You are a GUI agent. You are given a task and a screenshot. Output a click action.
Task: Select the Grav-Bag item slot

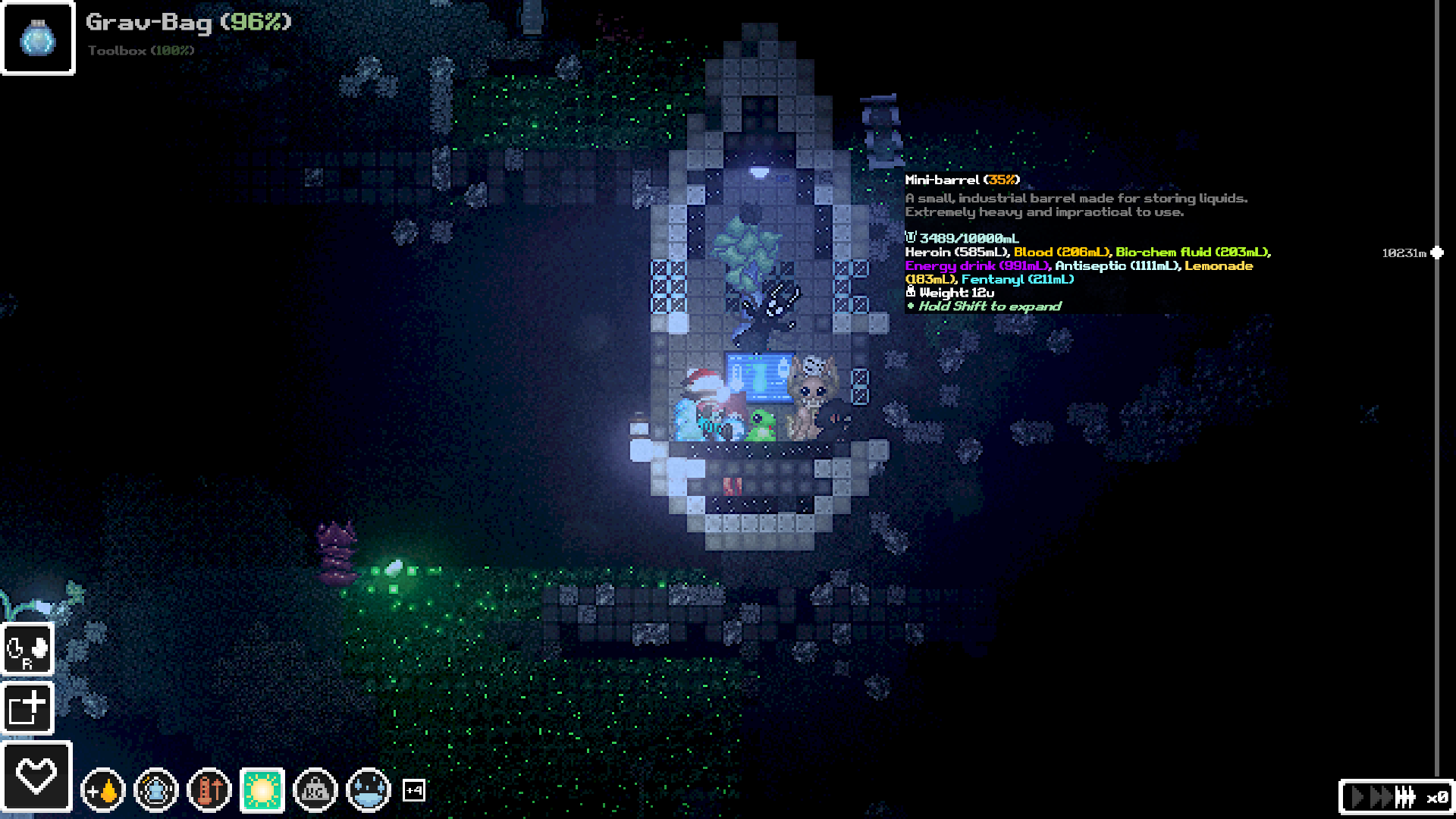click(x=38, y=38)
